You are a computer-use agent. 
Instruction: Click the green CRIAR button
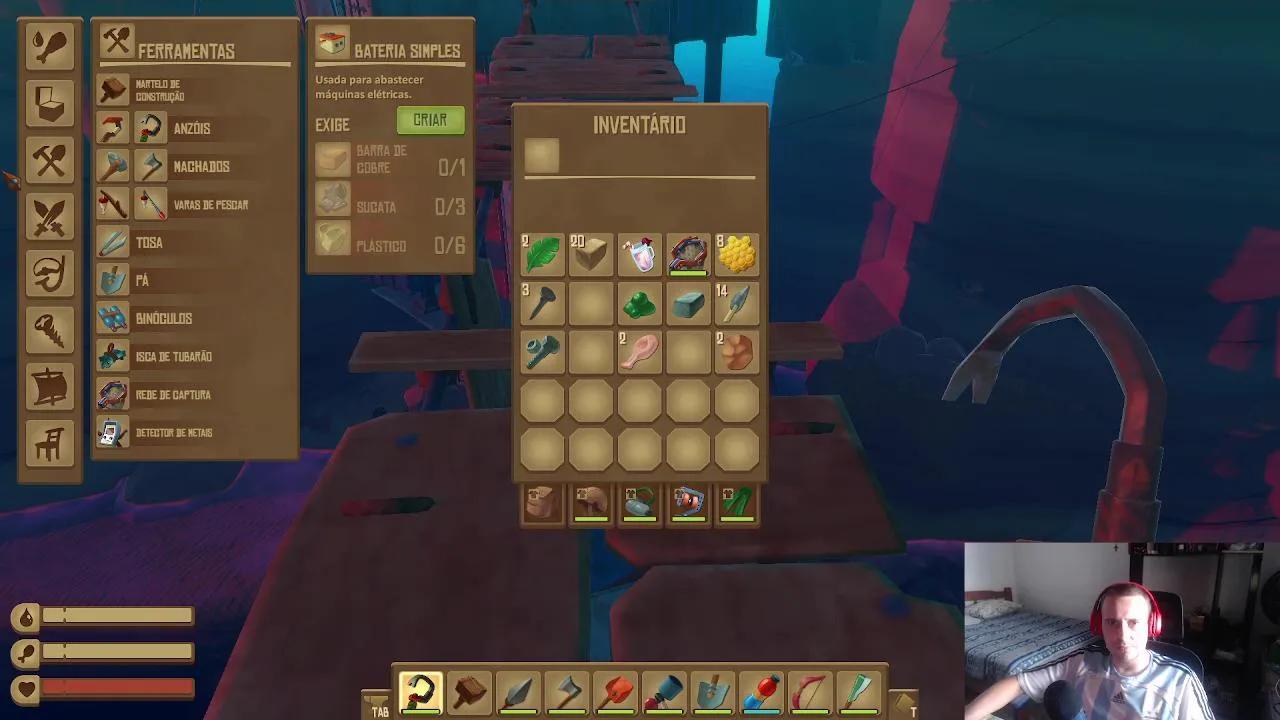[x=429, y=120]
